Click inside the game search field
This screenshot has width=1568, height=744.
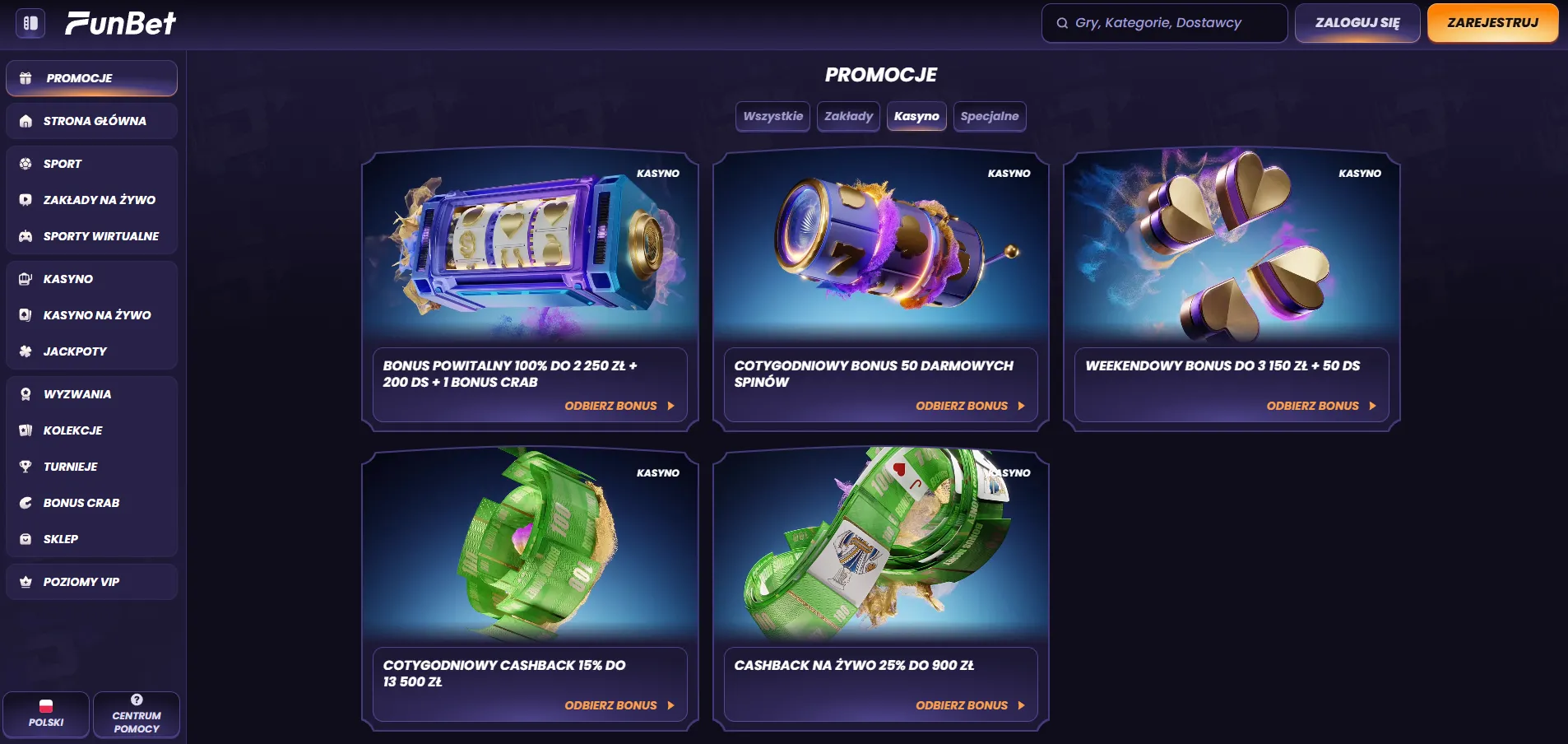click(x=1163, y=23)
